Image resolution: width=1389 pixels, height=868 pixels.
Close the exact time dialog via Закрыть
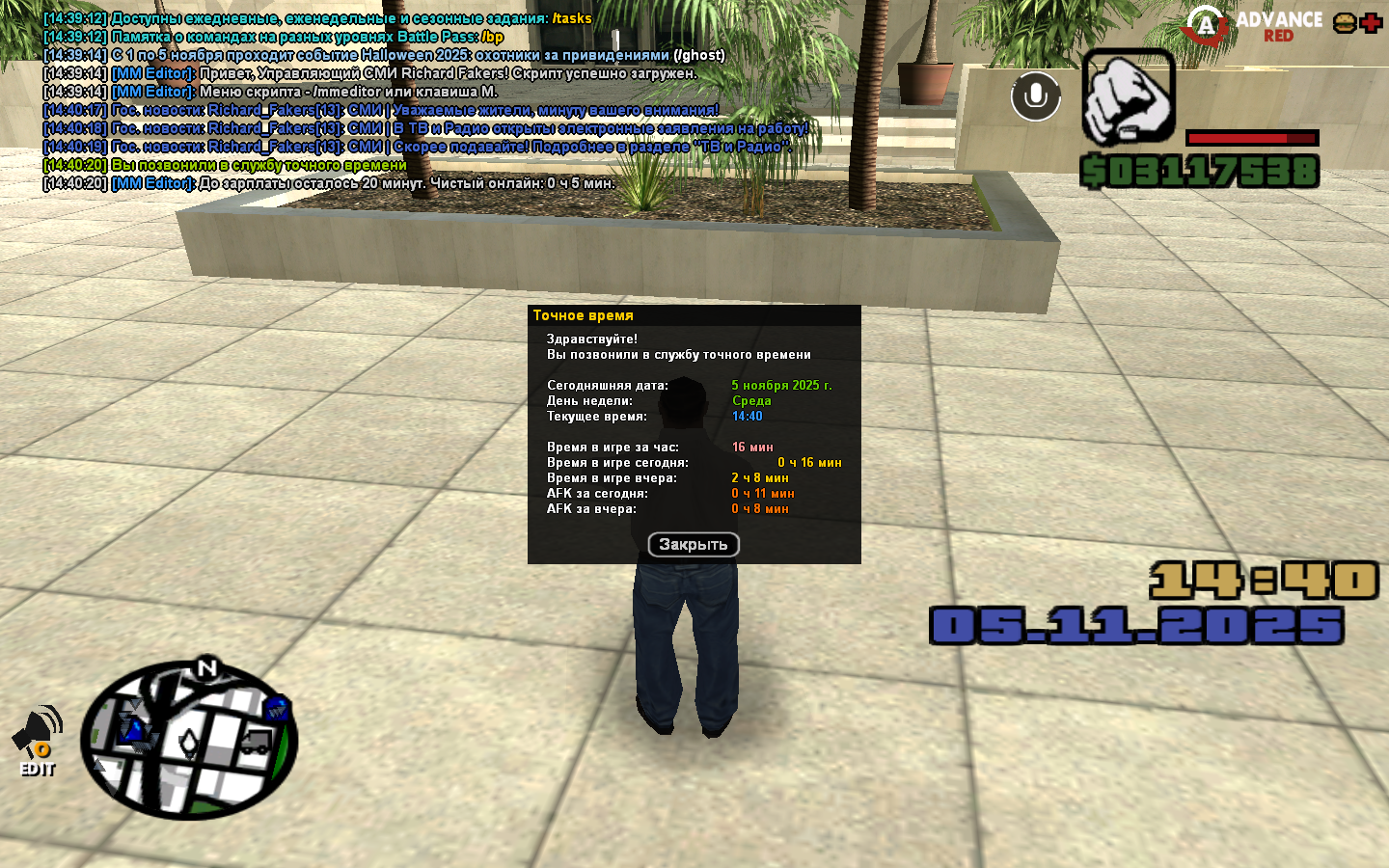coord(693,545)
